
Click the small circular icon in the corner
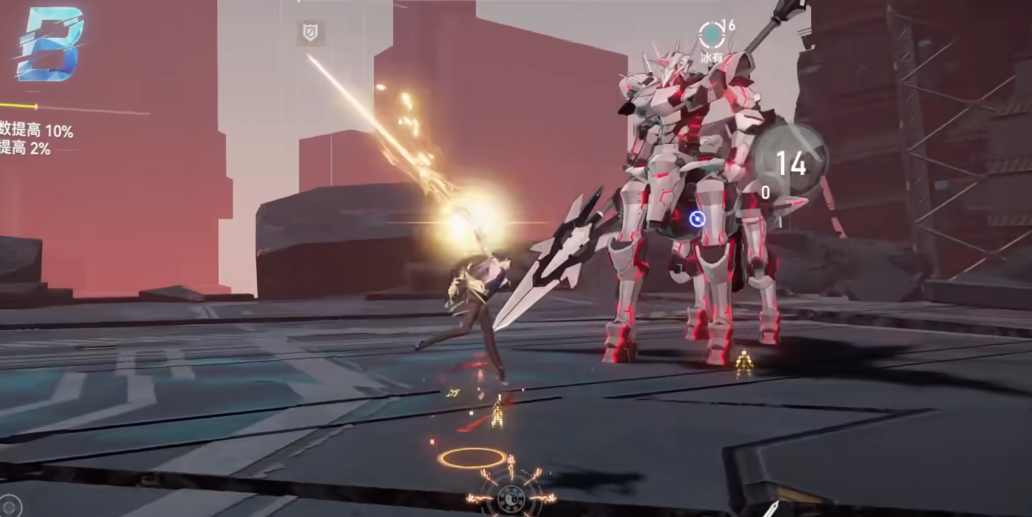click(9, 506)
